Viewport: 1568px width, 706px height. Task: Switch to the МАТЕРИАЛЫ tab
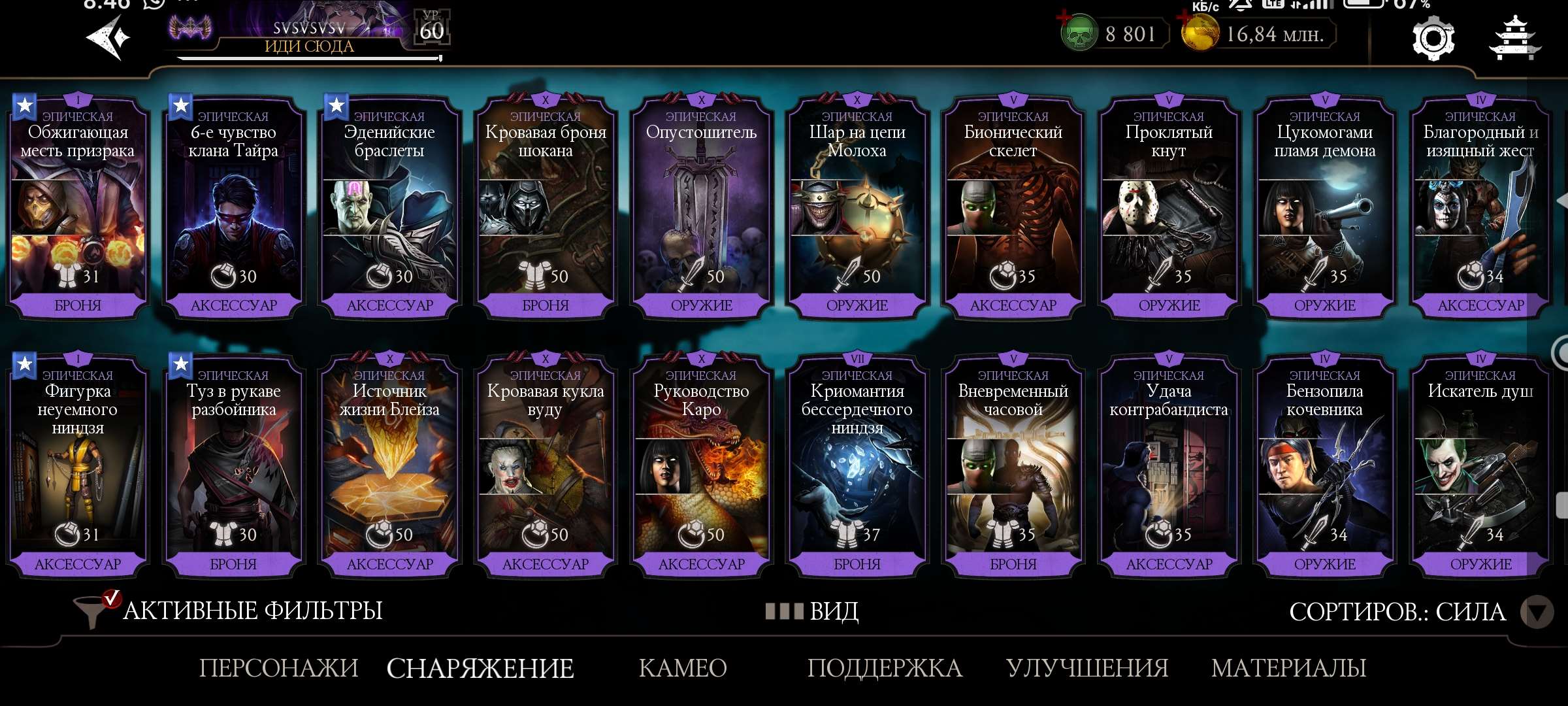coord(1288,668)
